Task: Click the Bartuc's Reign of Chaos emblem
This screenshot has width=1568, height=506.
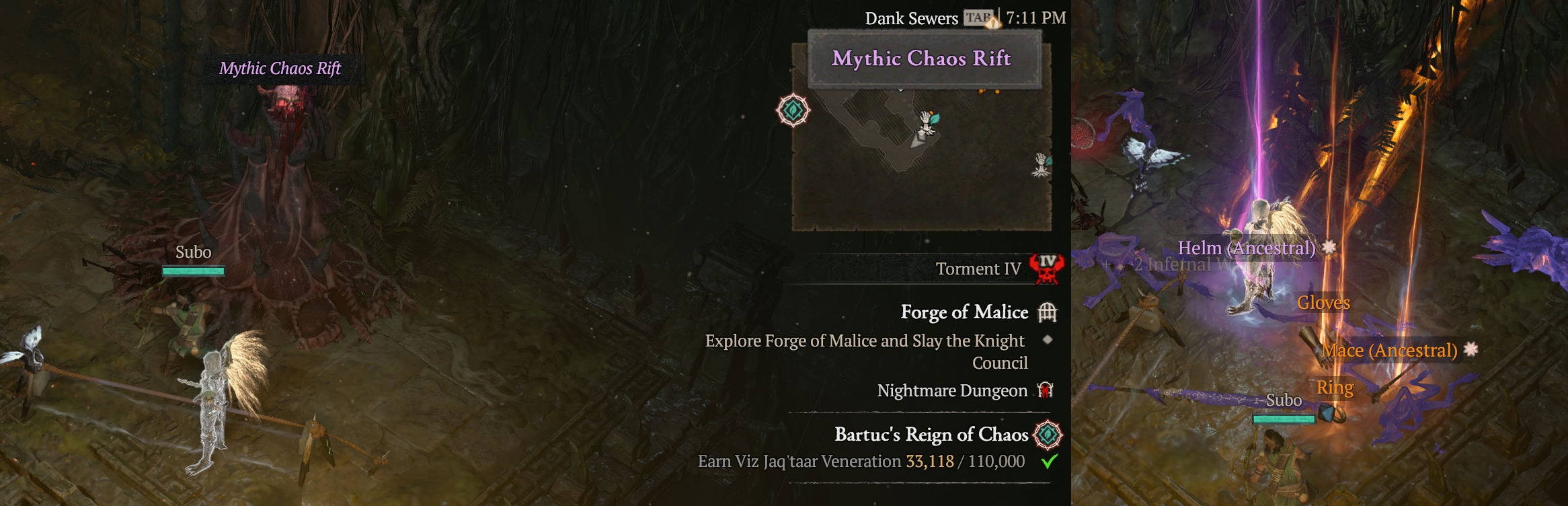Action: (1048, 435)
